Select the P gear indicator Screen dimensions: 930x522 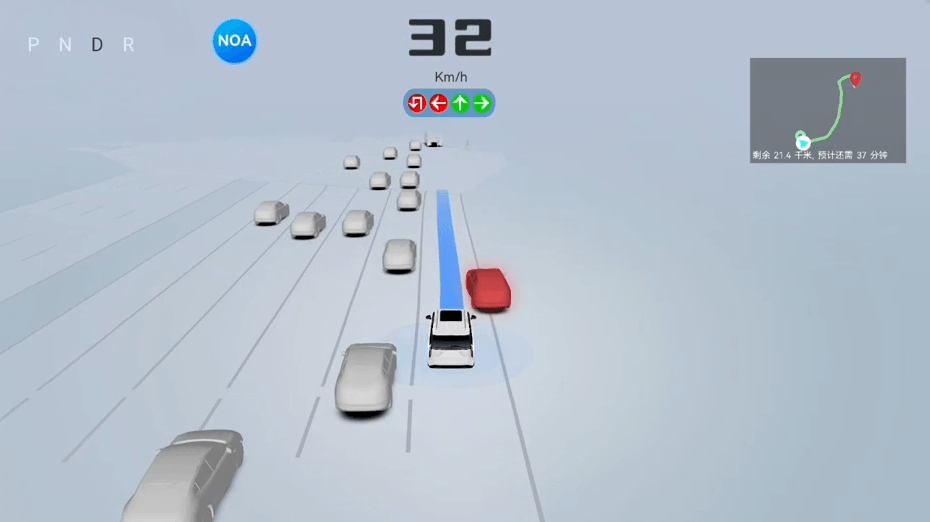point(34,45)
